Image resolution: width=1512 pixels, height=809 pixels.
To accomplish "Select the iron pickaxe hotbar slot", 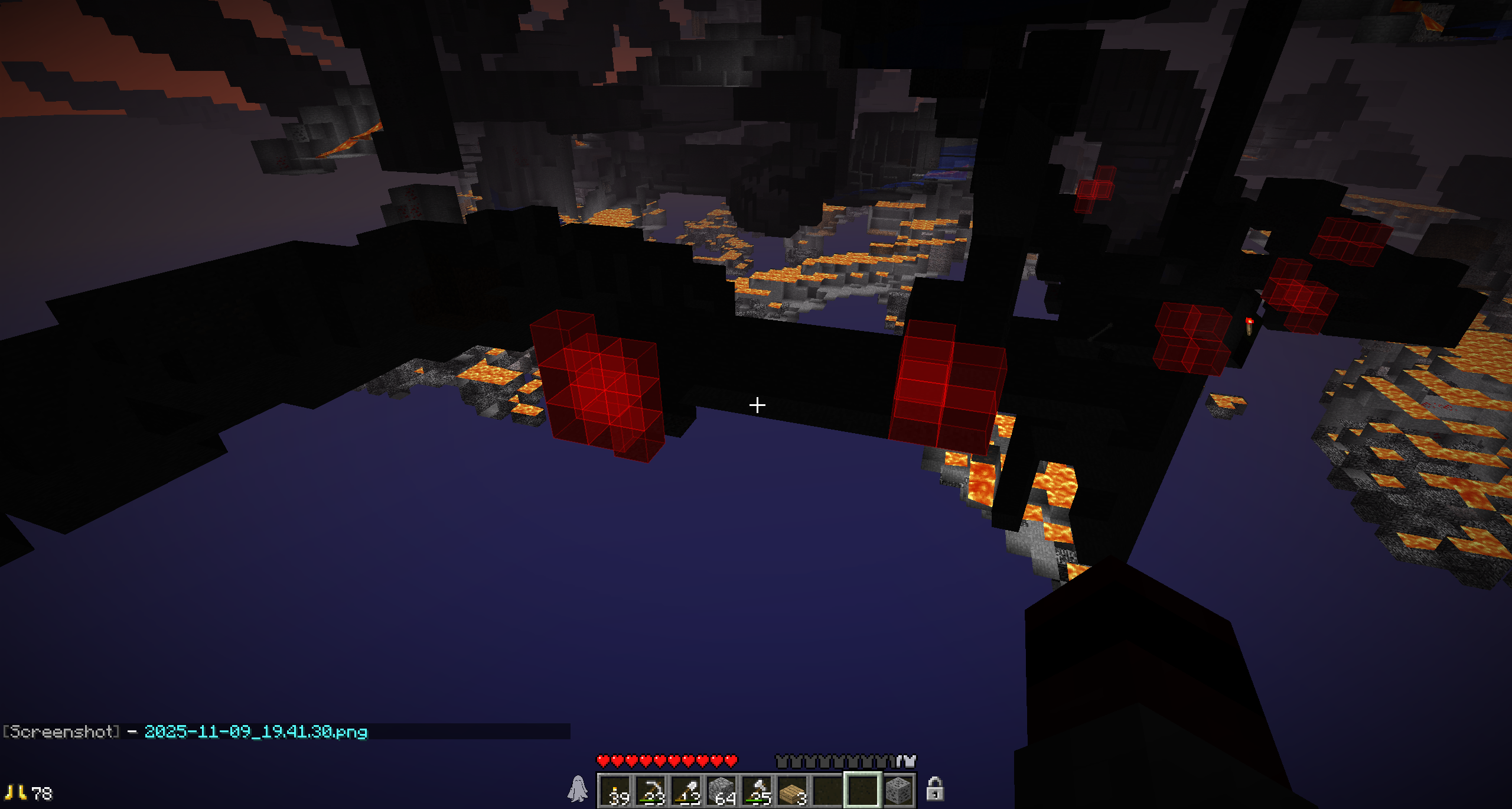I will click(x=651, y=790).
